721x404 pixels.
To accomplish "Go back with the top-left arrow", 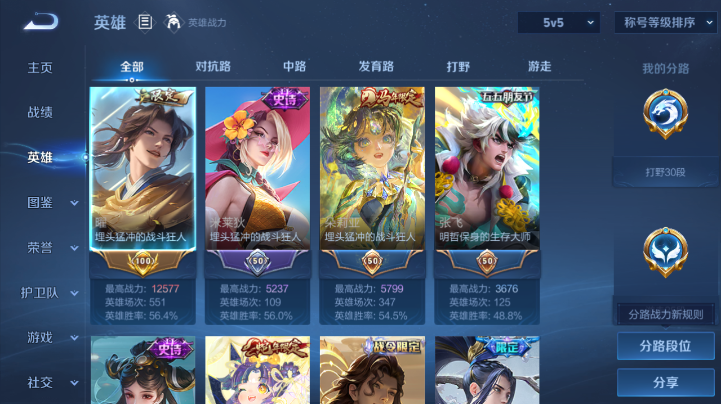I will (40, 22).
